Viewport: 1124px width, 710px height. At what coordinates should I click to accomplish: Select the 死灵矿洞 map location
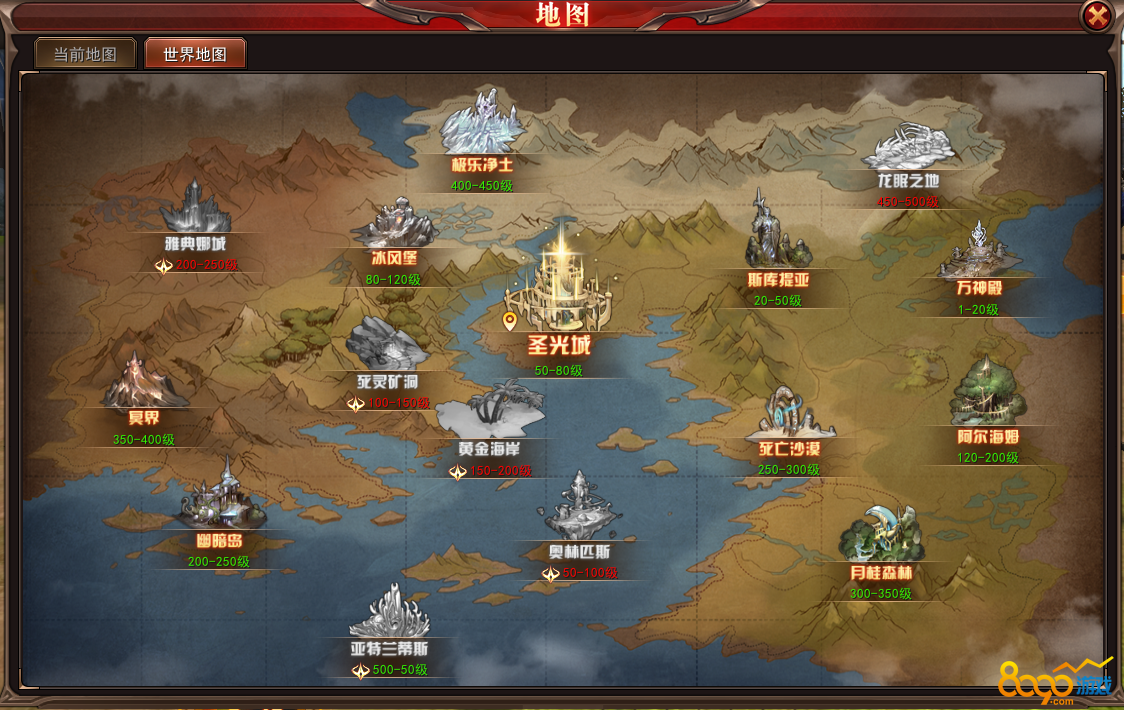[387, 346]
